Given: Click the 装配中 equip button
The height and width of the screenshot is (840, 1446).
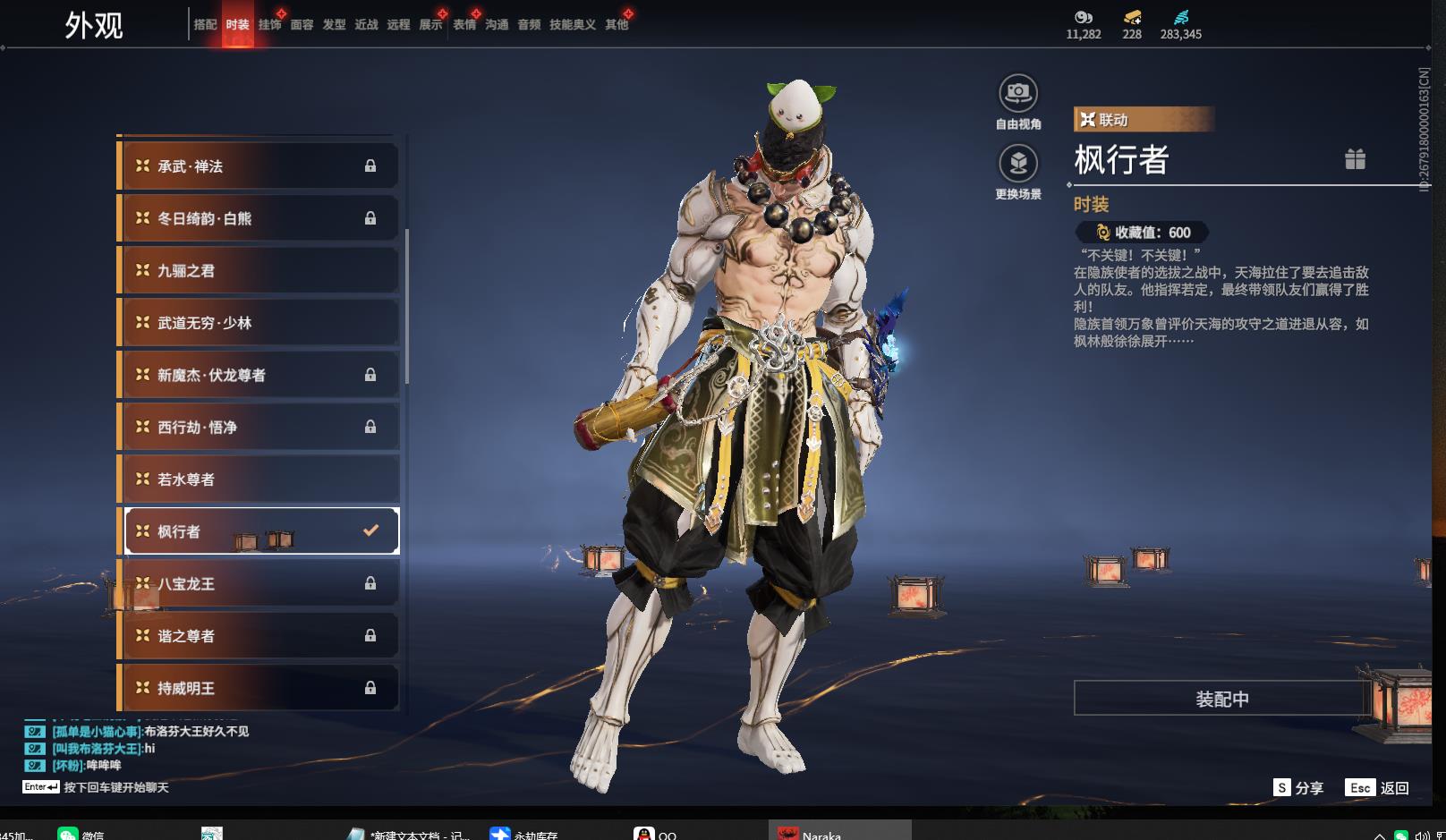Looking at the screenshot, I should [1221, 699].
